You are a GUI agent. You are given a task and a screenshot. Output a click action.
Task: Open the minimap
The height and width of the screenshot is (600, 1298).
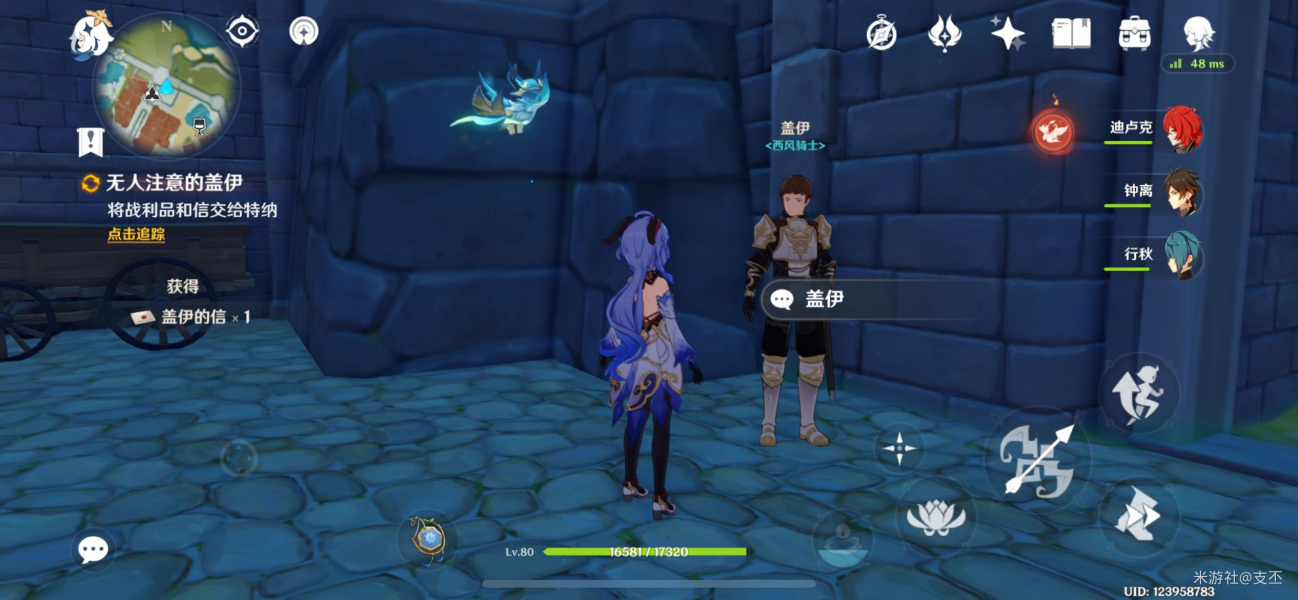166,84
